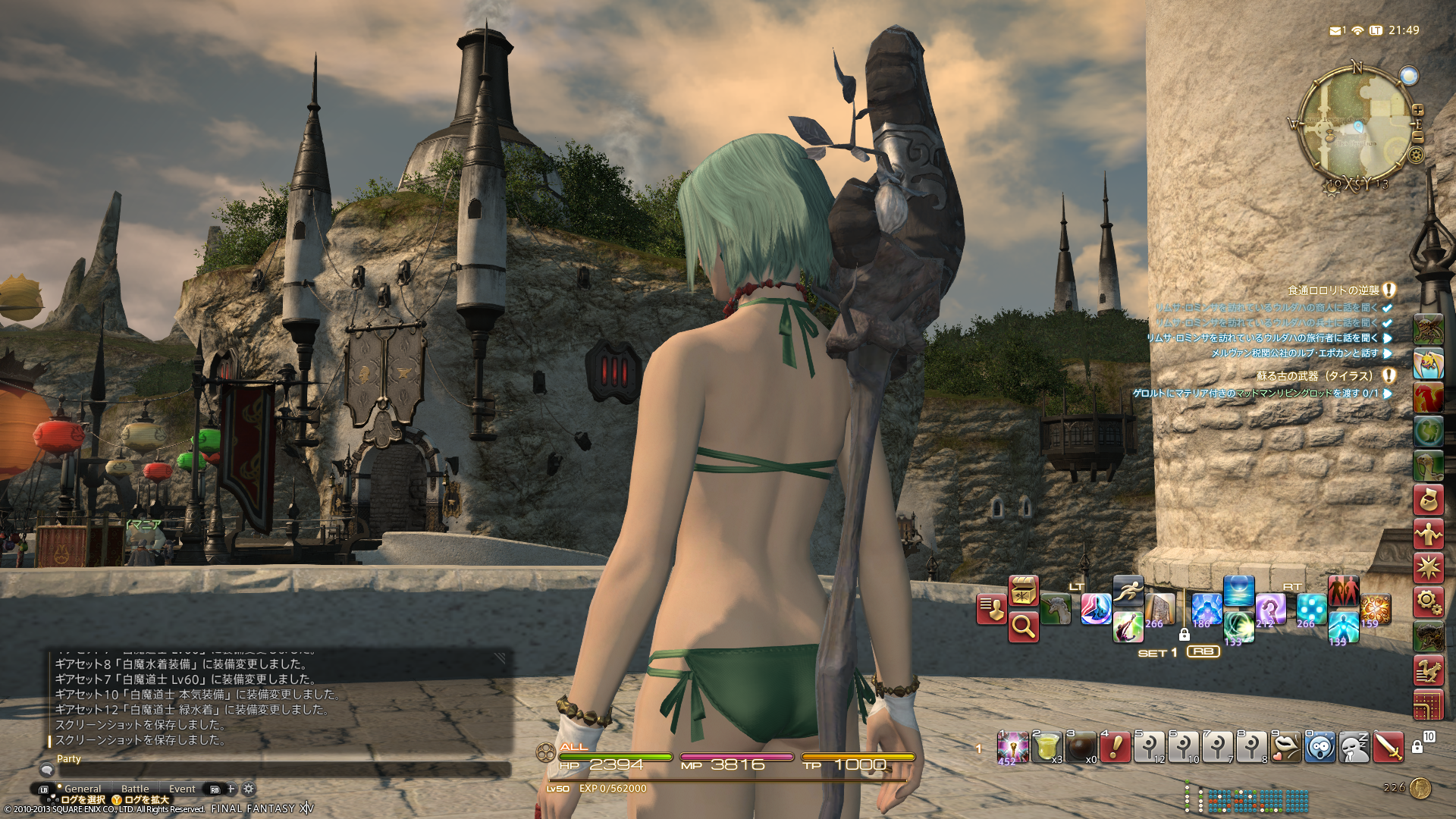Open chat log settings gear
1456x819 pixels.
(x=248, y=789)
